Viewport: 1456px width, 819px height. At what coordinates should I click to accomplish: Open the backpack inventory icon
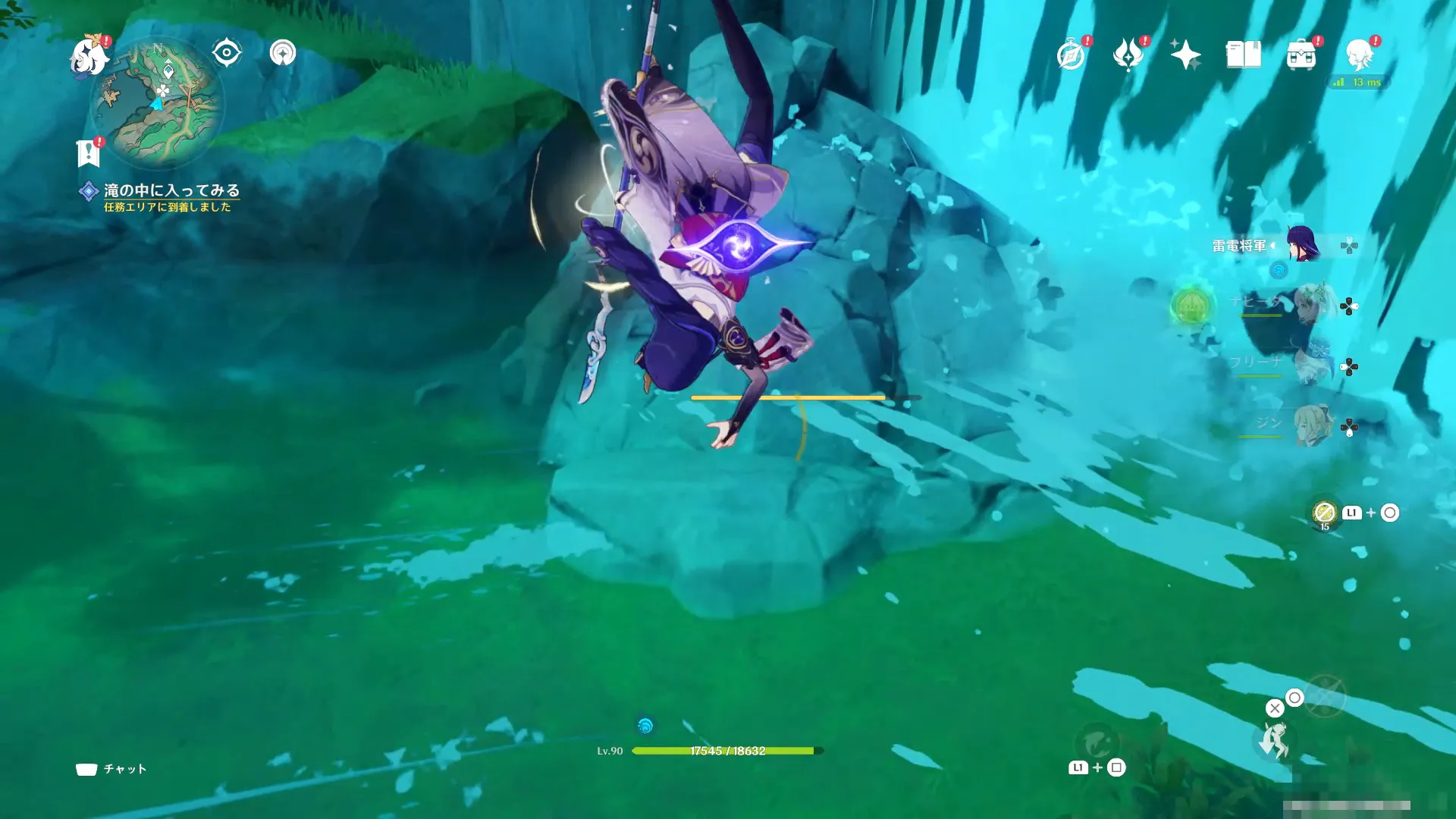click(1301, 55)
